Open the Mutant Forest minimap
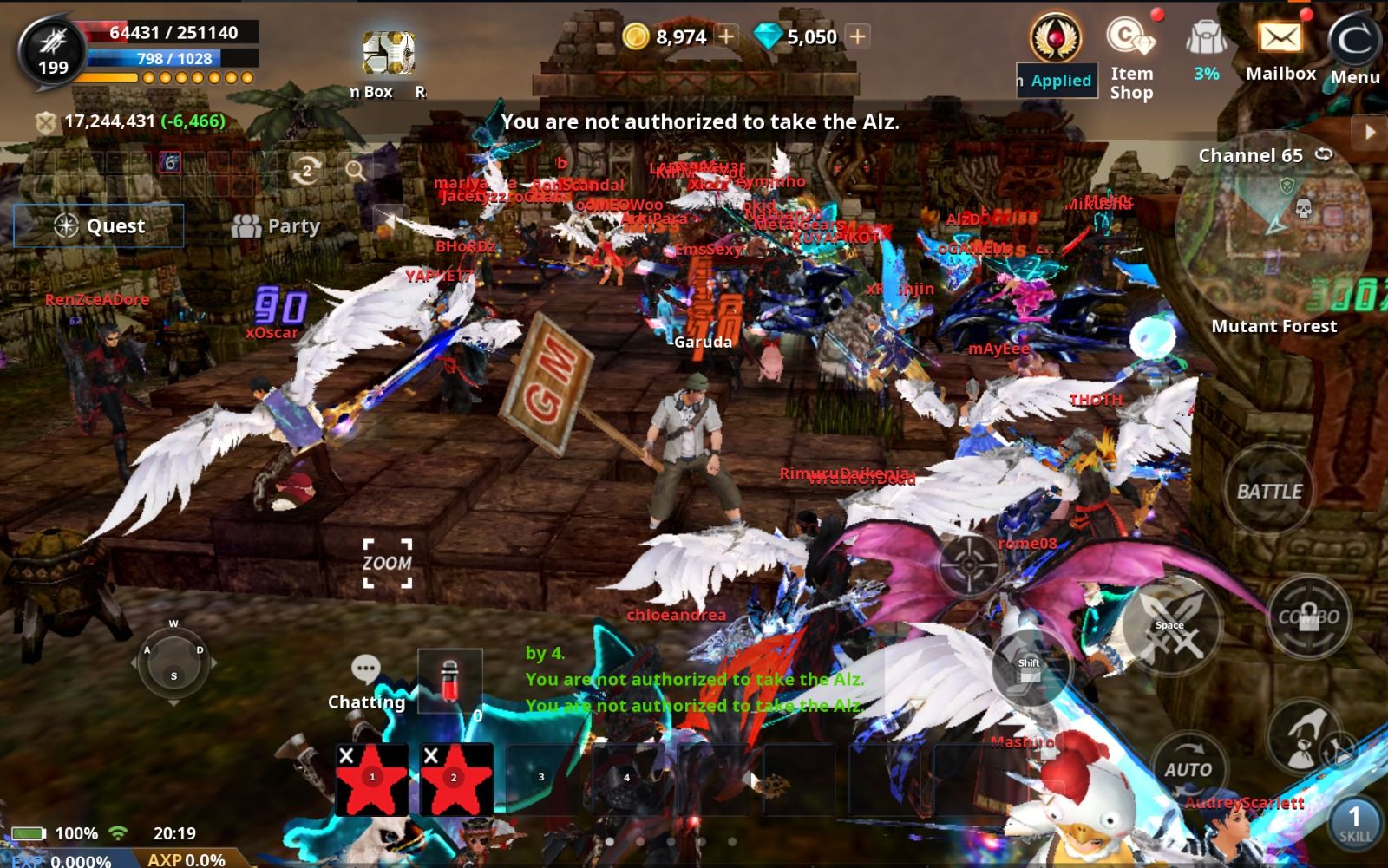 point(1273,230)
